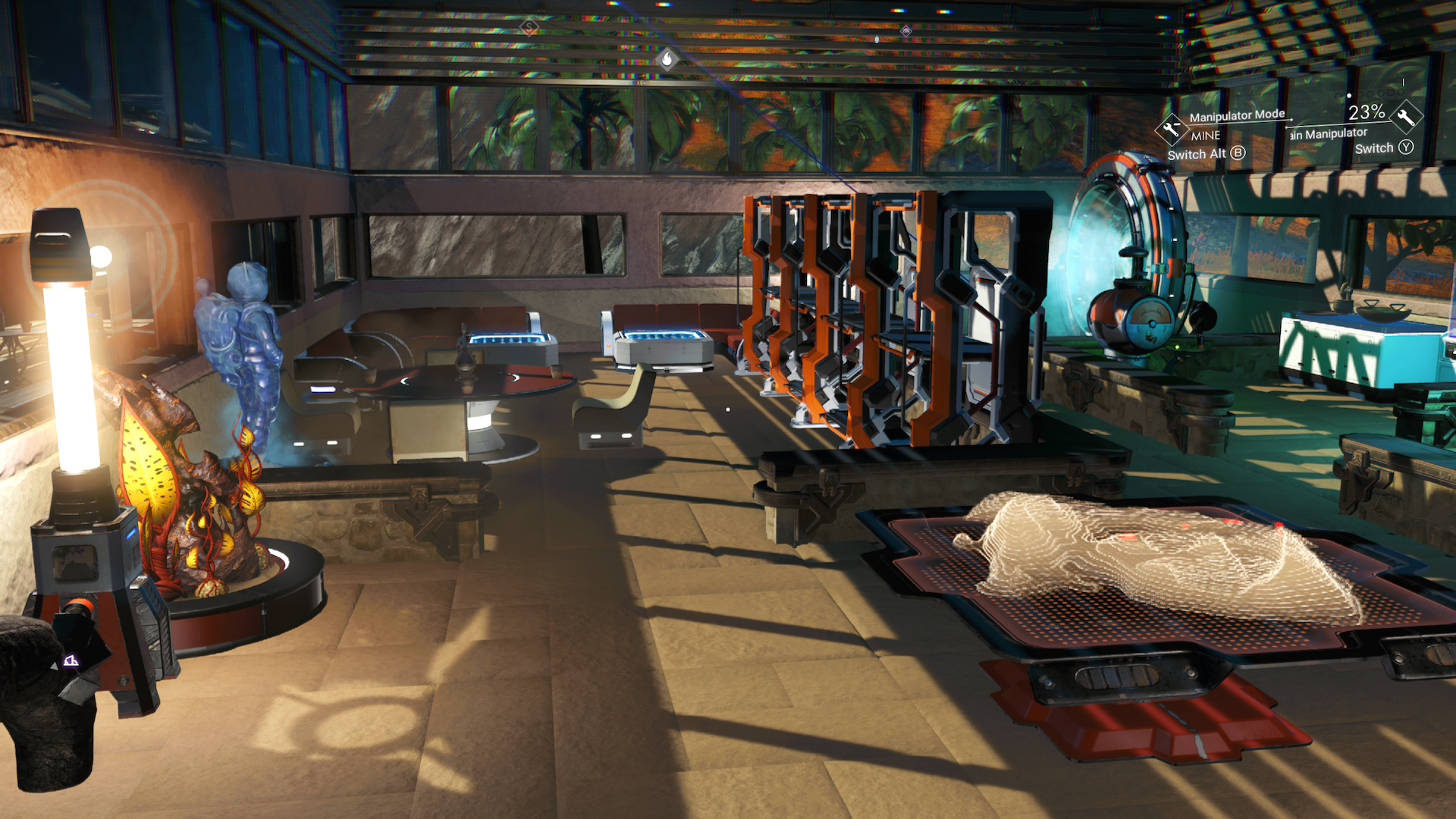Click the Manipulator Mode wrench icon
This screenshot has width=1456, height=819.
[x=1171, y=129]
